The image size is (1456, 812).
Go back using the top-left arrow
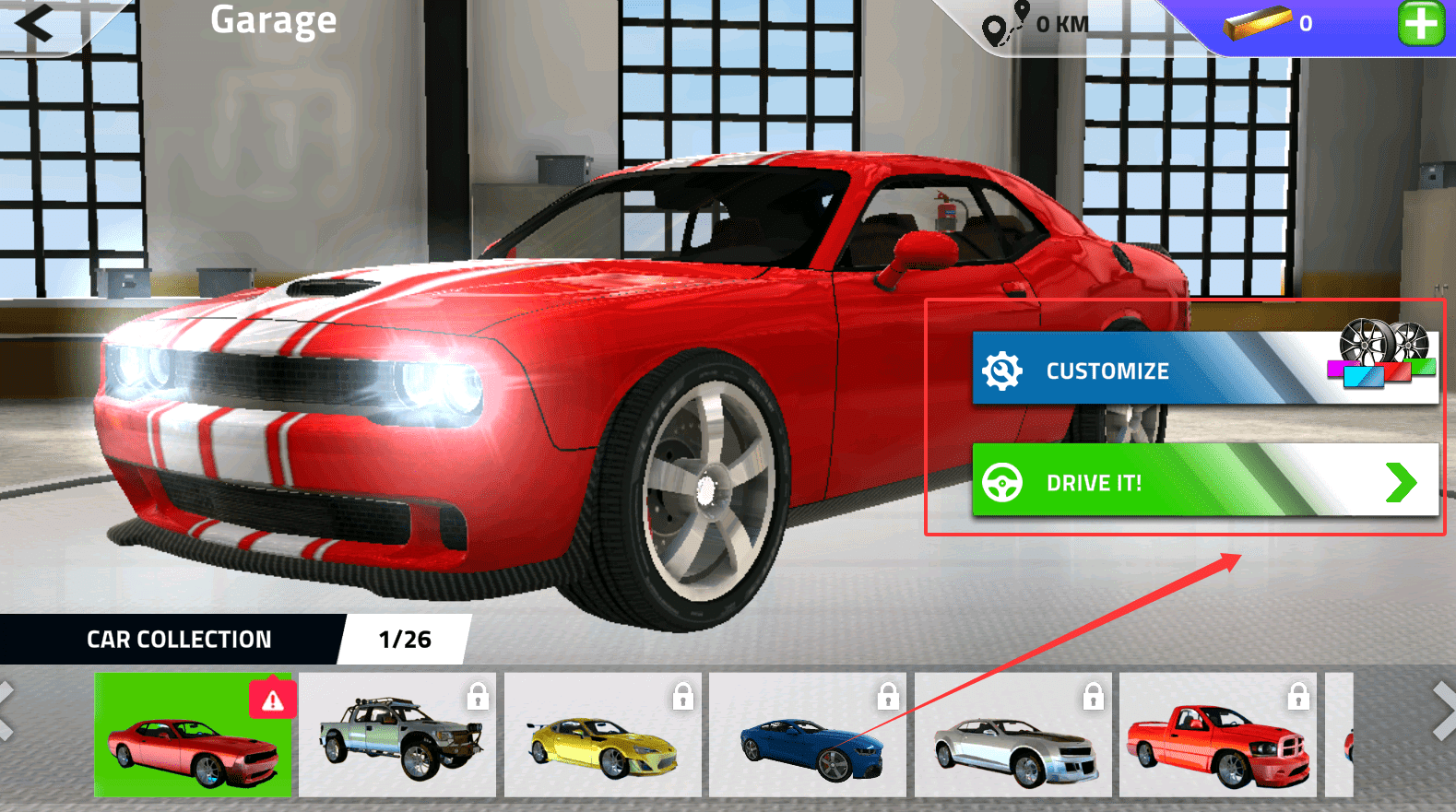tap(35, 23)
